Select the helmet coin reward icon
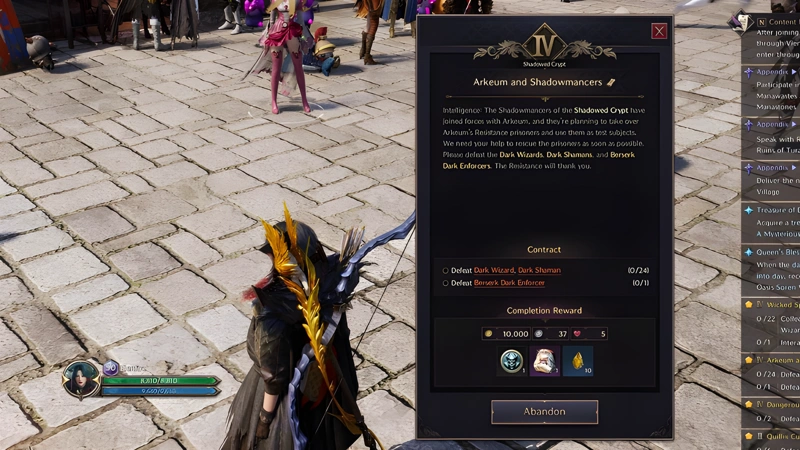The image size is (800, 450). click(x=511, y=361)
